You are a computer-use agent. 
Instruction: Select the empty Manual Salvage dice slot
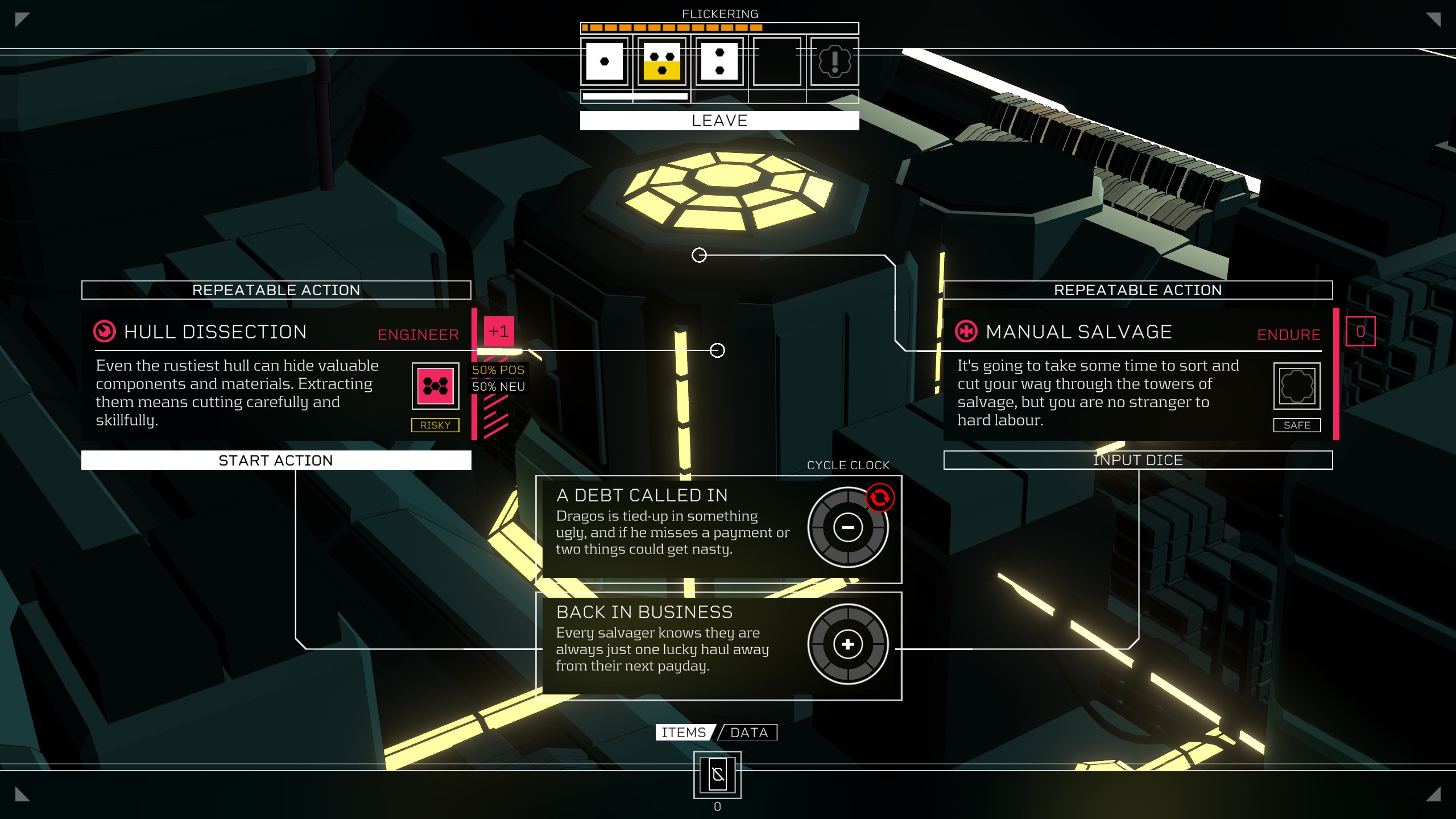click(x=1297, y=386)
